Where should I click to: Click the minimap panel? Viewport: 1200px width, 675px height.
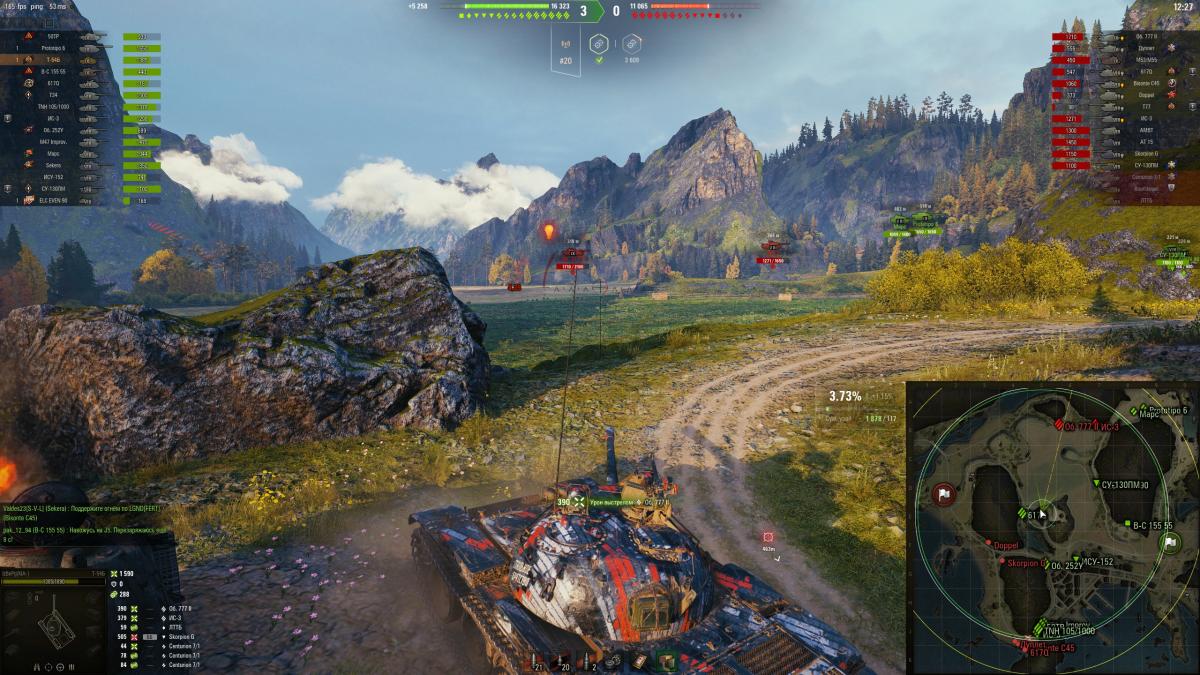pyautogui.click(x=1051, y=526)
